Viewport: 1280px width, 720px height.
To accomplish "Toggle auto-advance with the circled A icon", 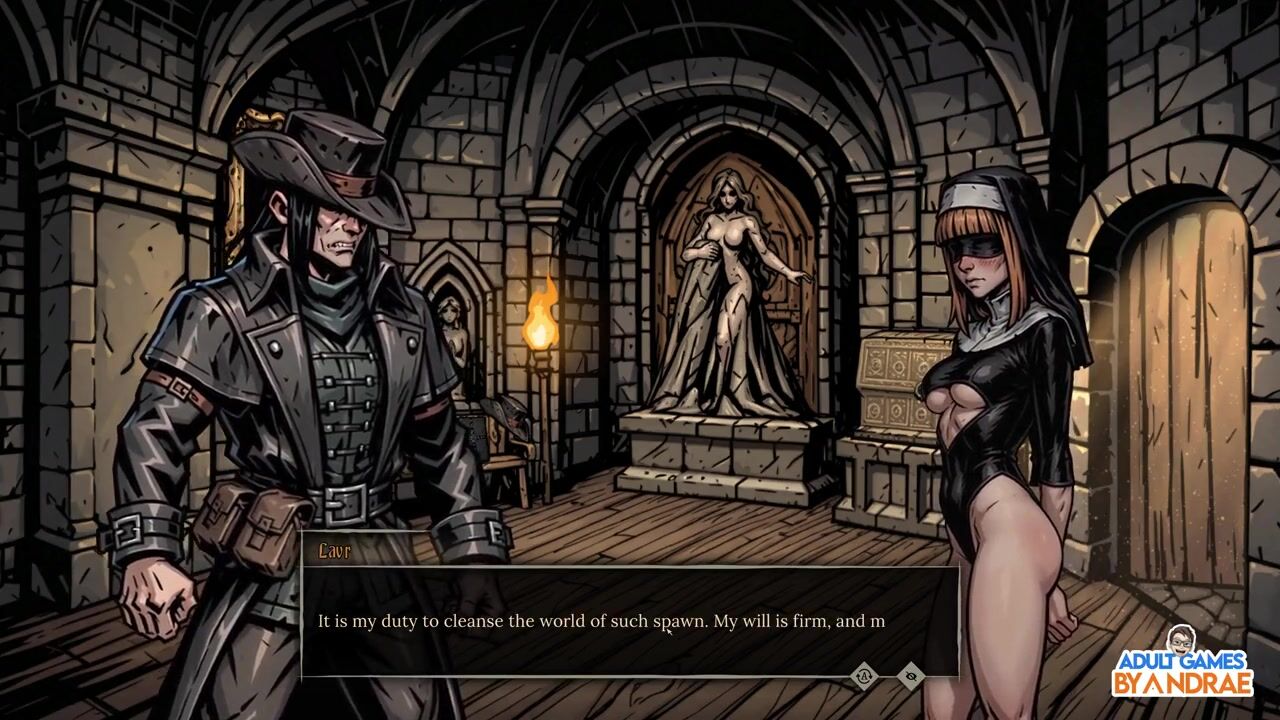I will pyautogui.click(x=864, y=677).
